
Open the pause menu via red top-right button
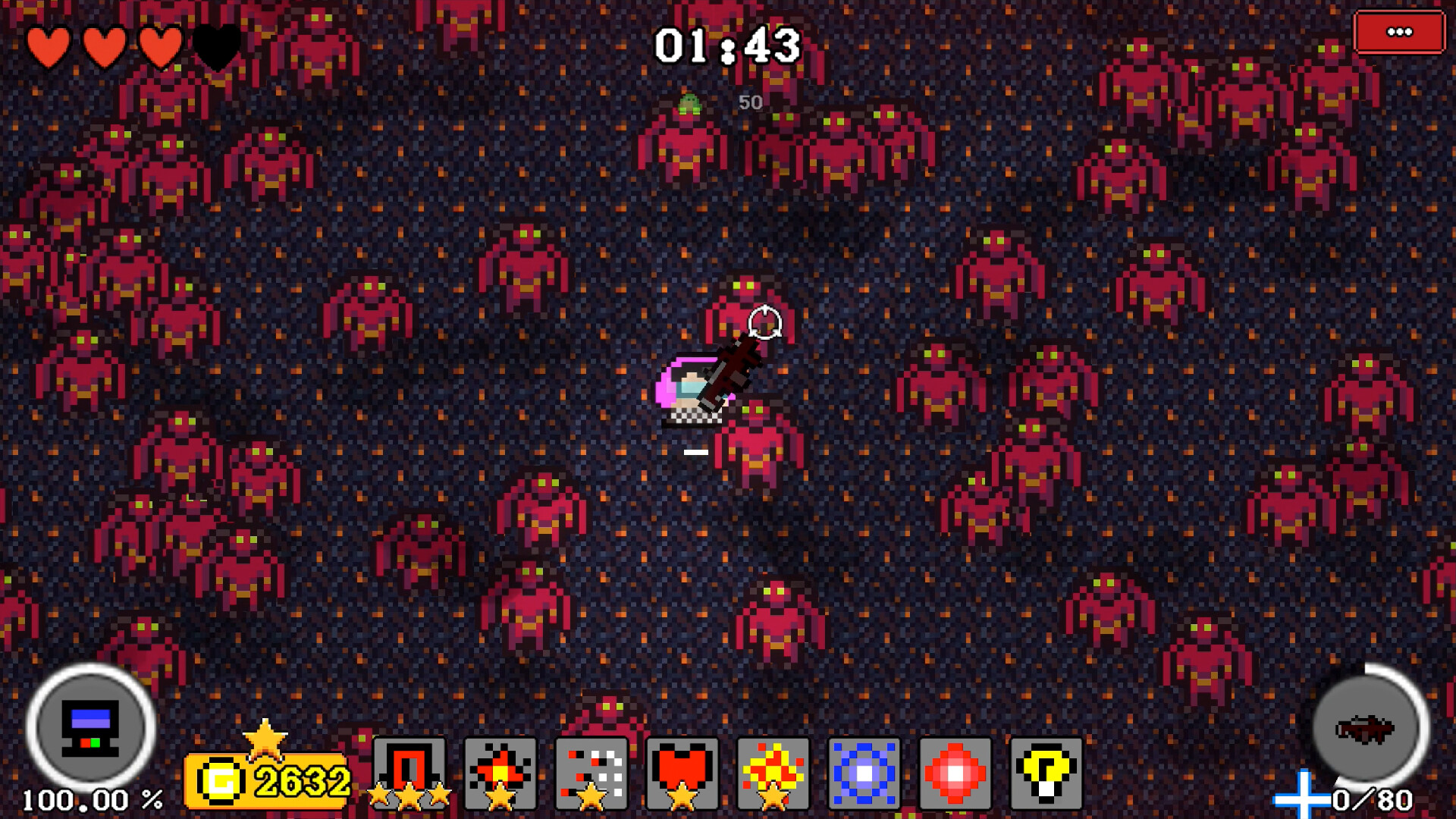click(1399, 32)
